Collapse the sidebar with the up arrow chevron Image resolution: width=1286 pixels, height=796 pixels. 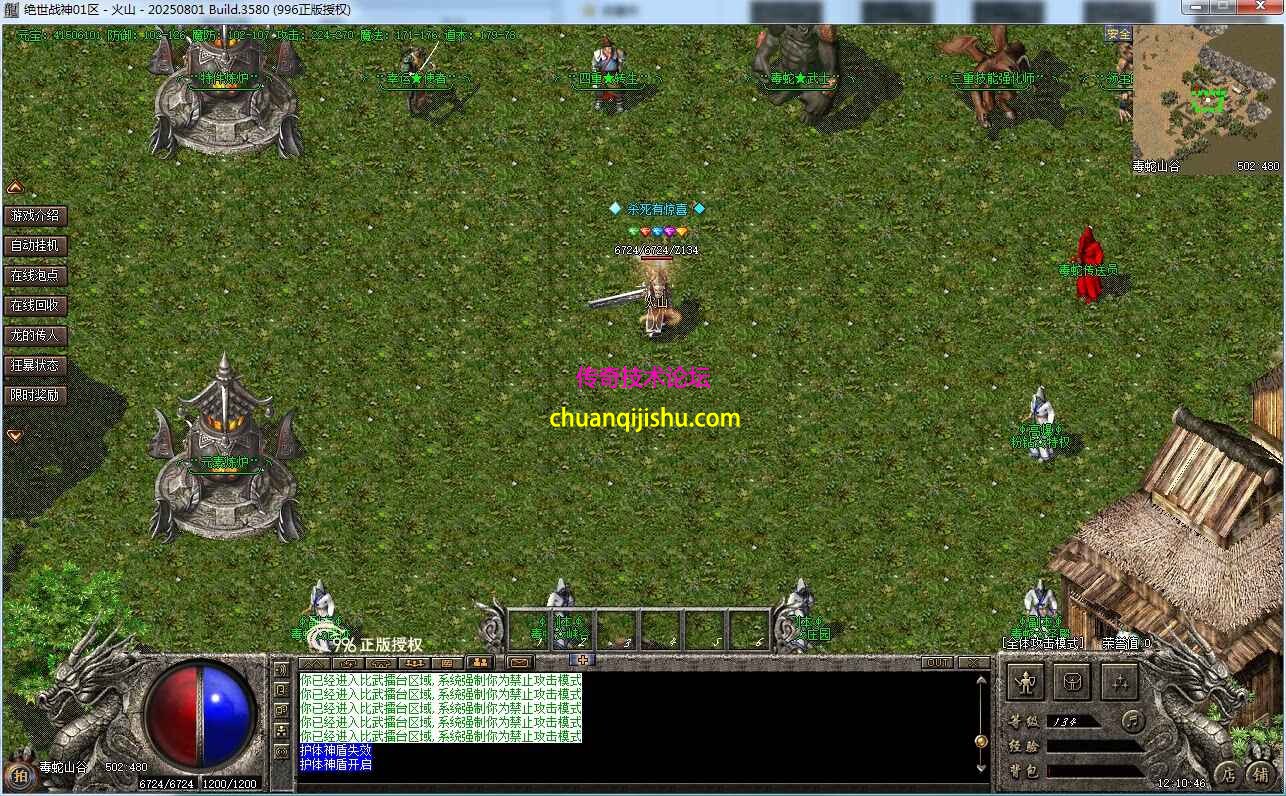coord(14,186)
